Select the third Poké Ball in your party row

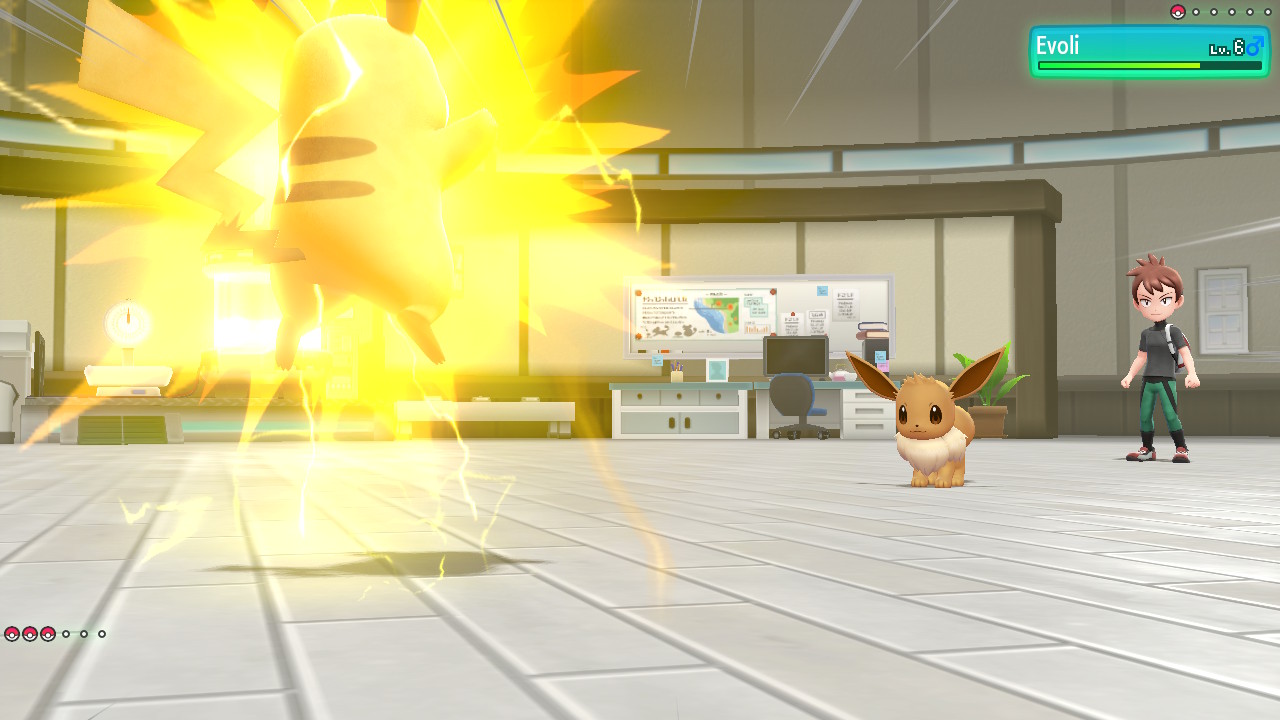(47, 634)
